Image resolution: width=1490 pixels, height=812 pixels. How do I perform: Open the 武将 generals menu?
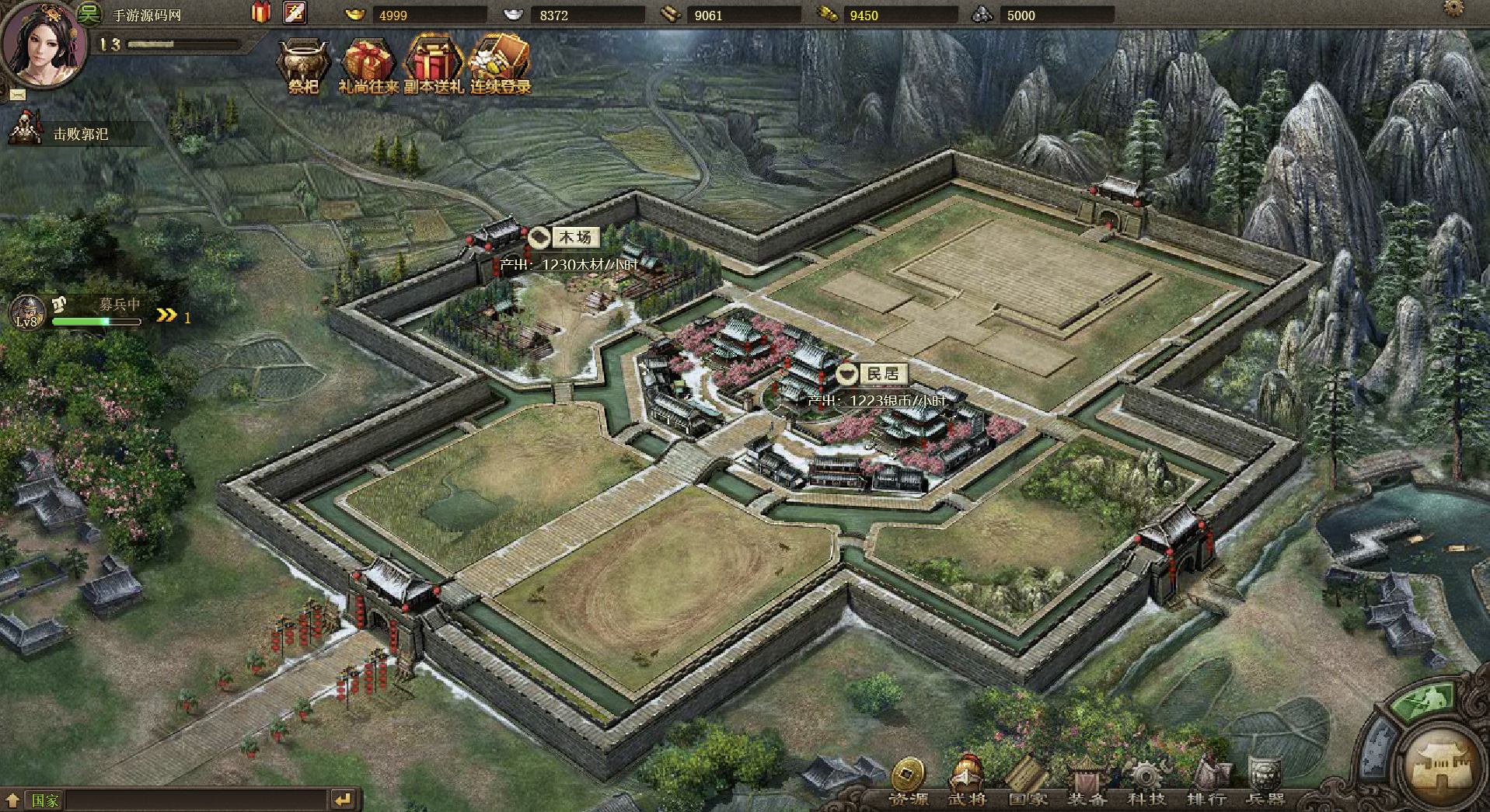966,779
